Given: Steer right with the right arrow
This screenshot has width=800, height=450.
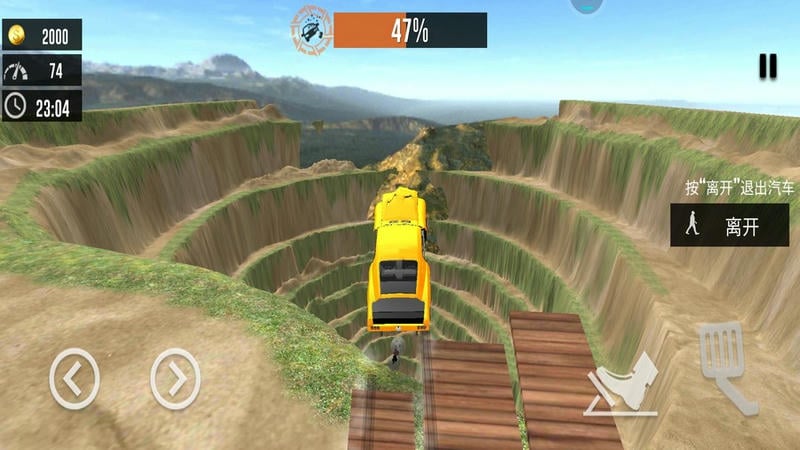Looking at the screenshot, I should click(175, 378).
